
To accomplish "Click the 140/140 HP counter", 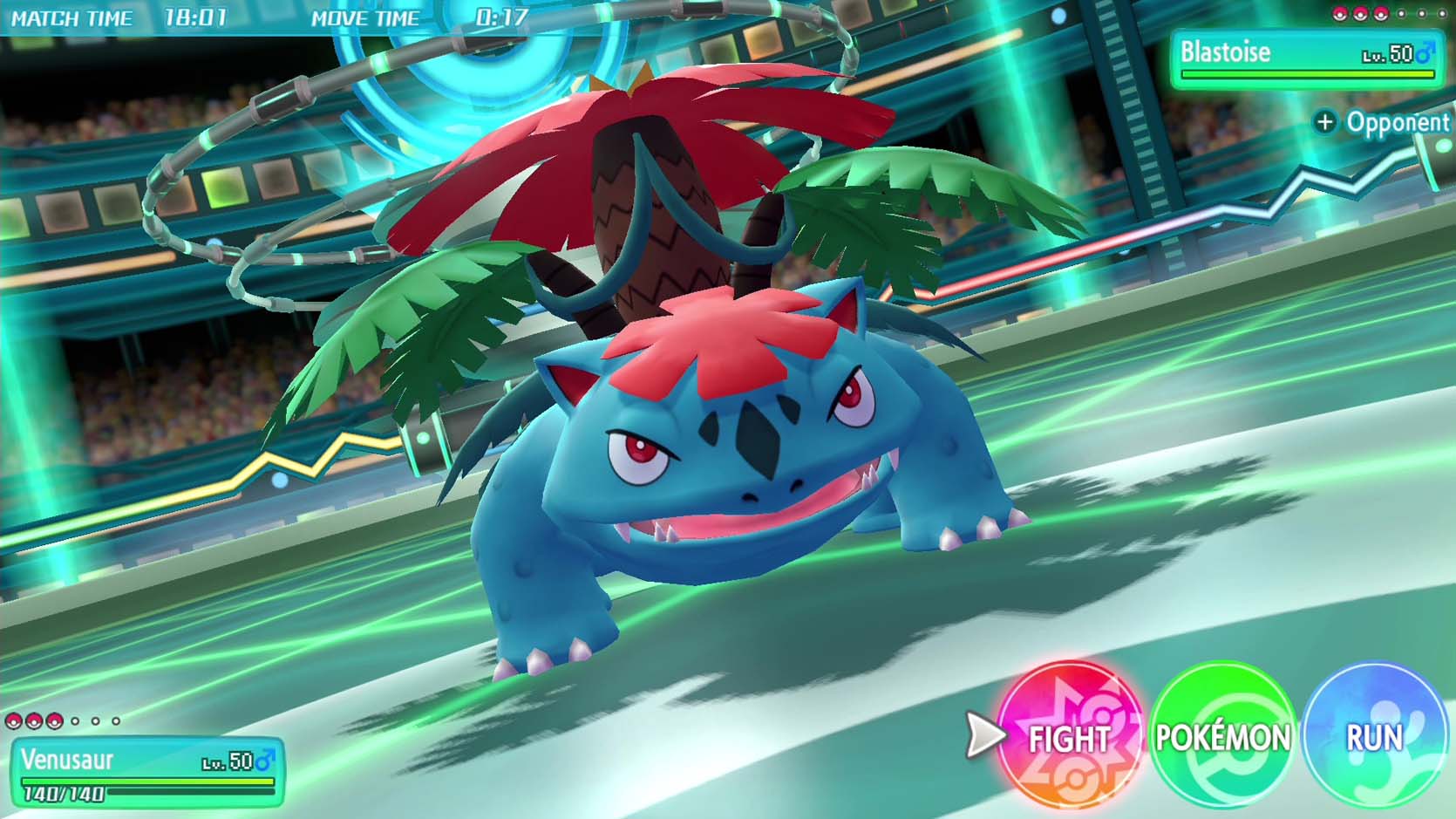I will [63, 793].
